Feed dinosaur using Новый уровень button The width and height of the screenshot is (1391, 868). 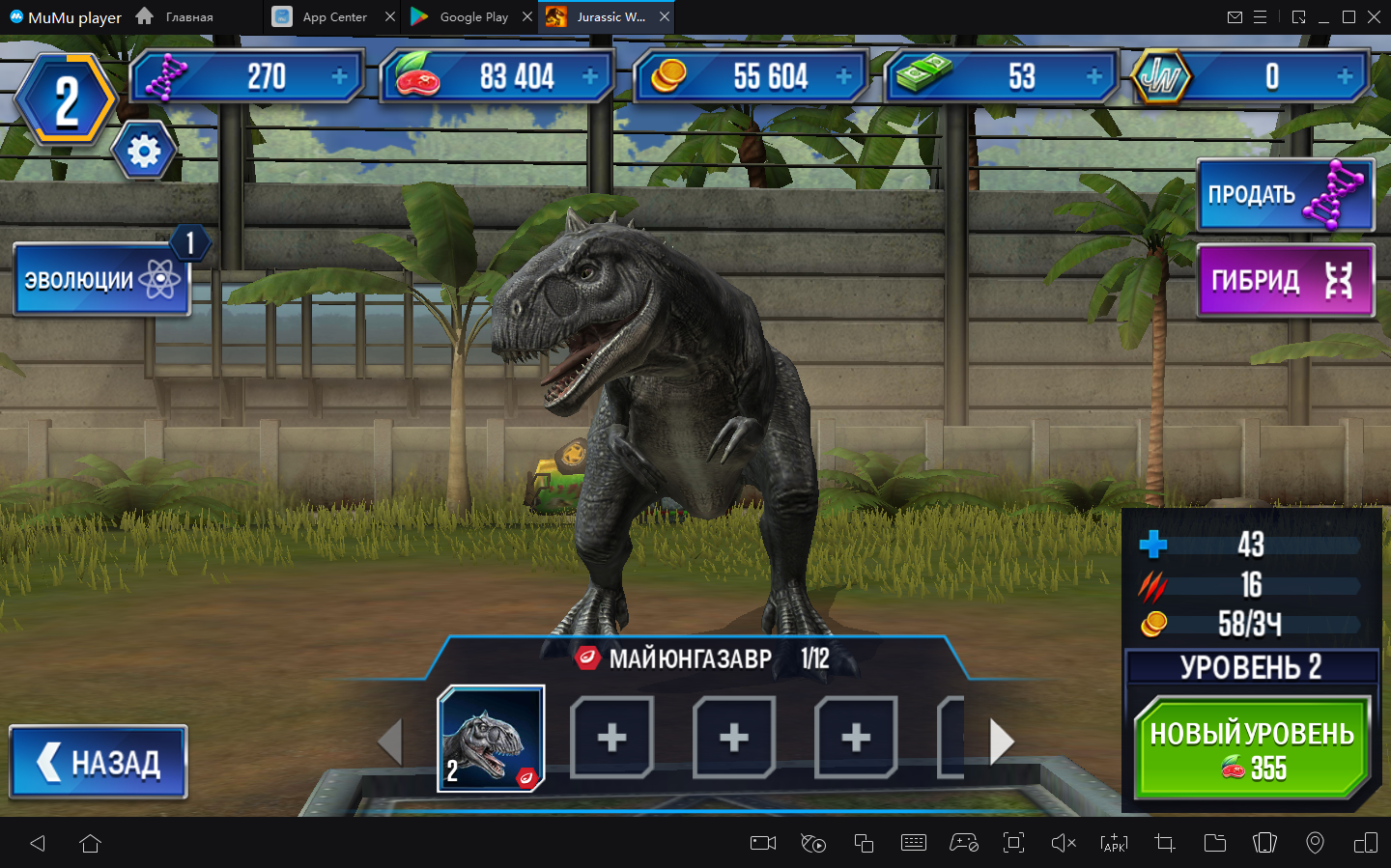1252,748
